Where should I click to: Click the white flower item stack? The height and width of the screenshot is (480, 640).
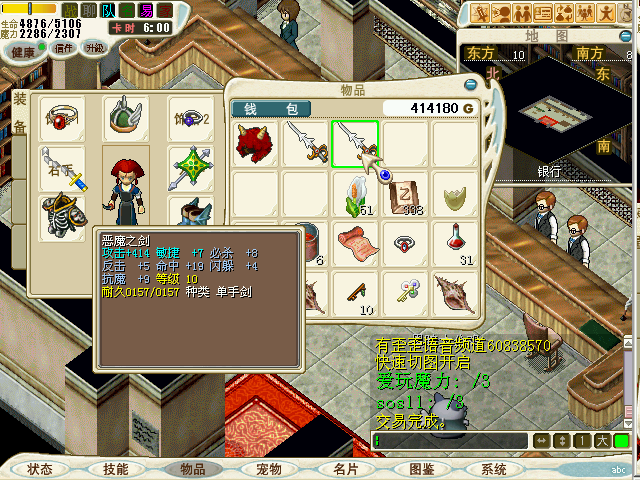point(355,192)
